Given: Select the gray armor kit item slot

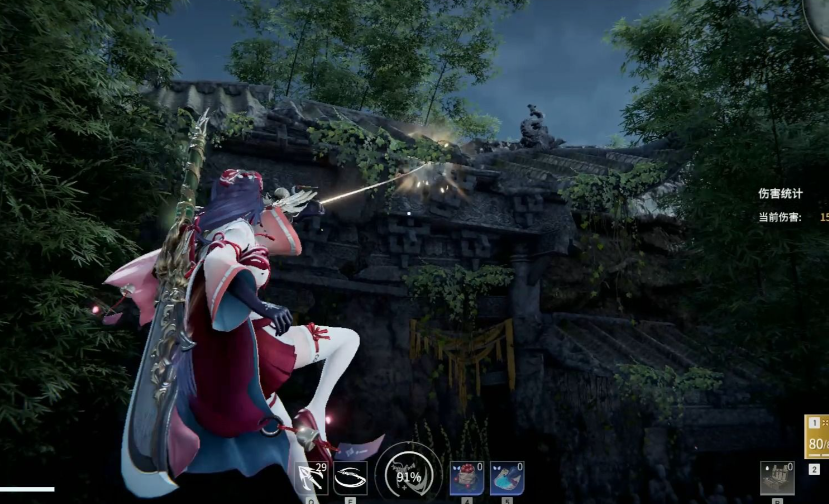Looking at the screenshot, I should click(x=777, y=478).
